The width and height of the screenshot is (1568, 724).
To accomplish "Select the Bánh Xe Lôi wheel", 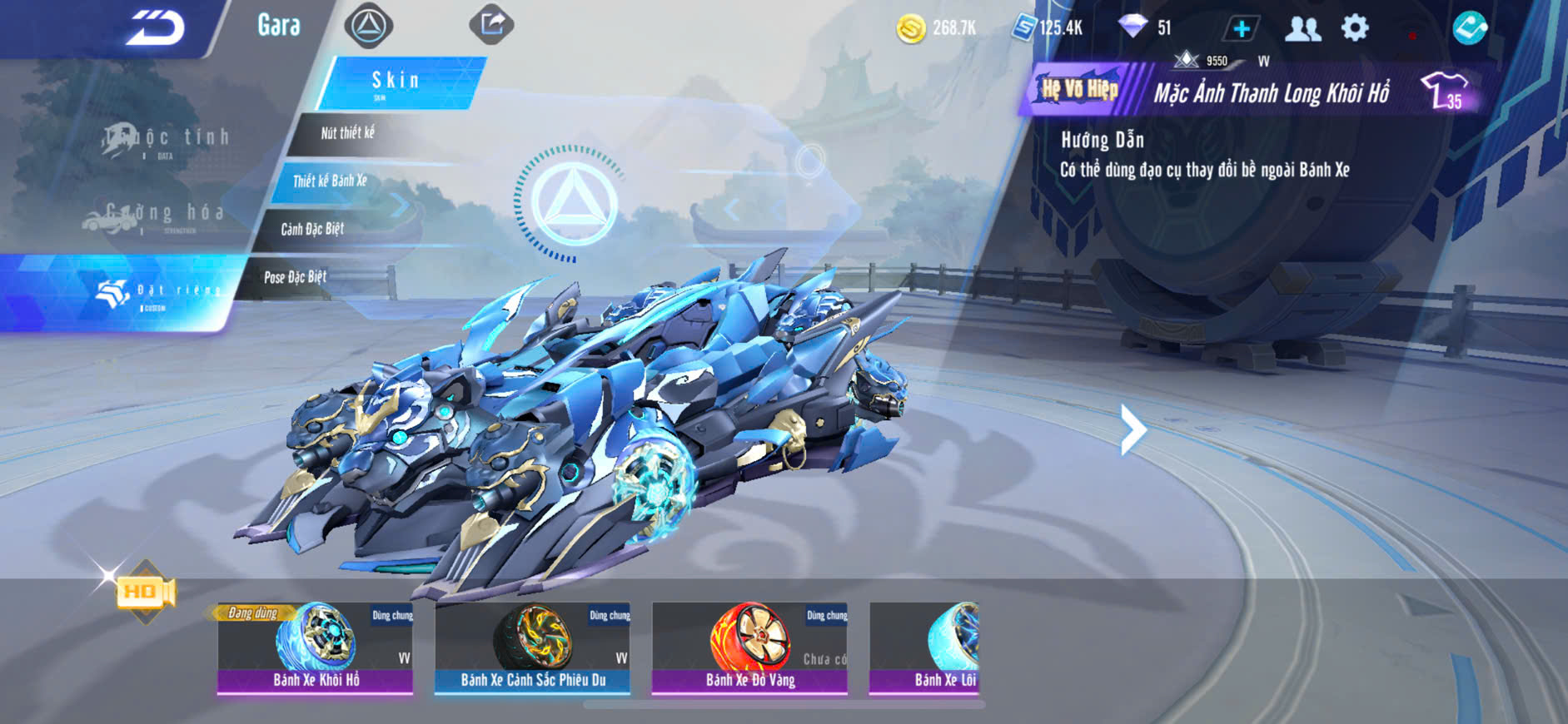I will (926, 647).
